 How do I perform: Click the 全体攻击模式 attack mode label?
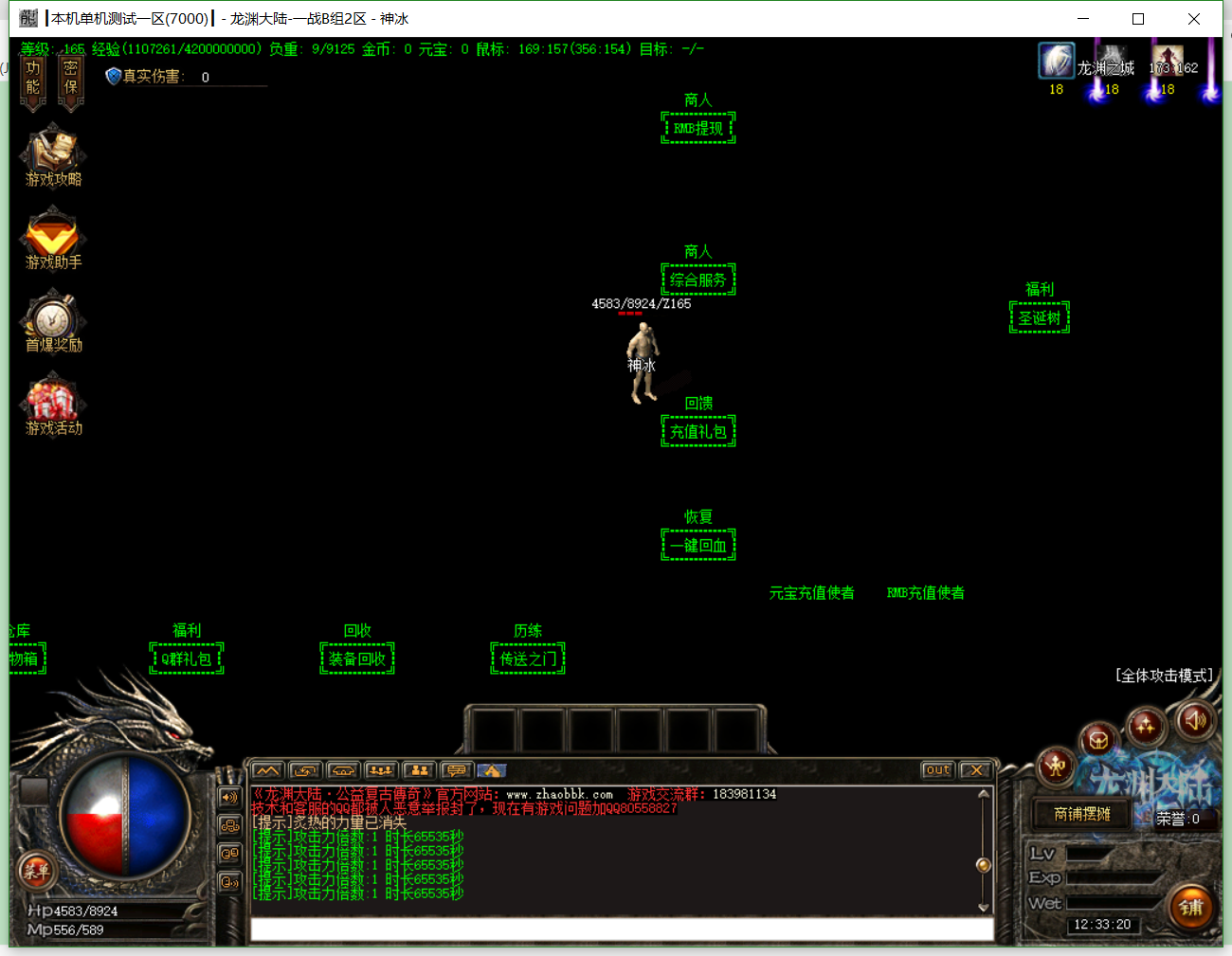[1164, 676]
